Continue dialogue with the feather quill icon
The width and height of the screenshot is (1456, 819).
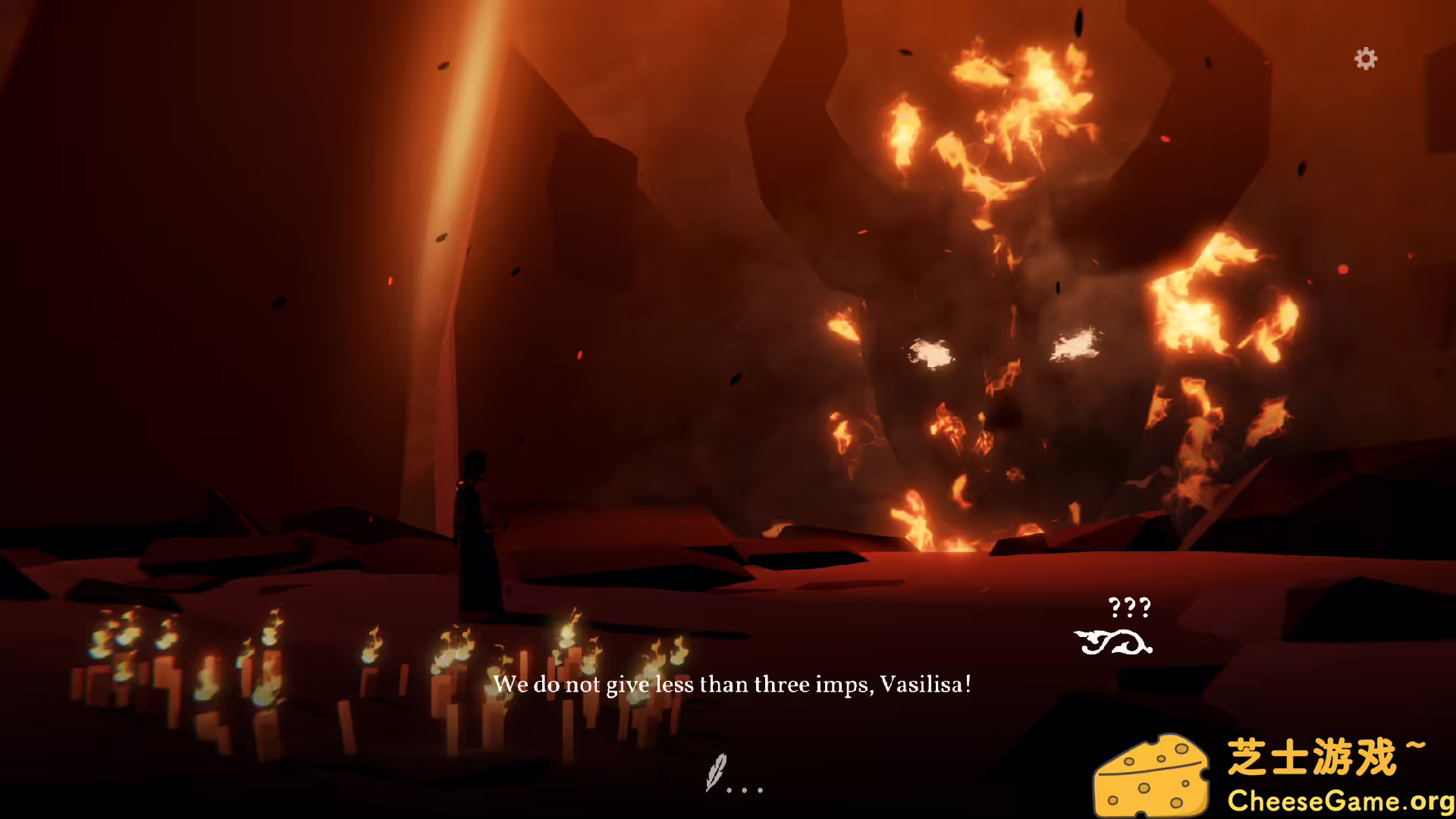717,772
